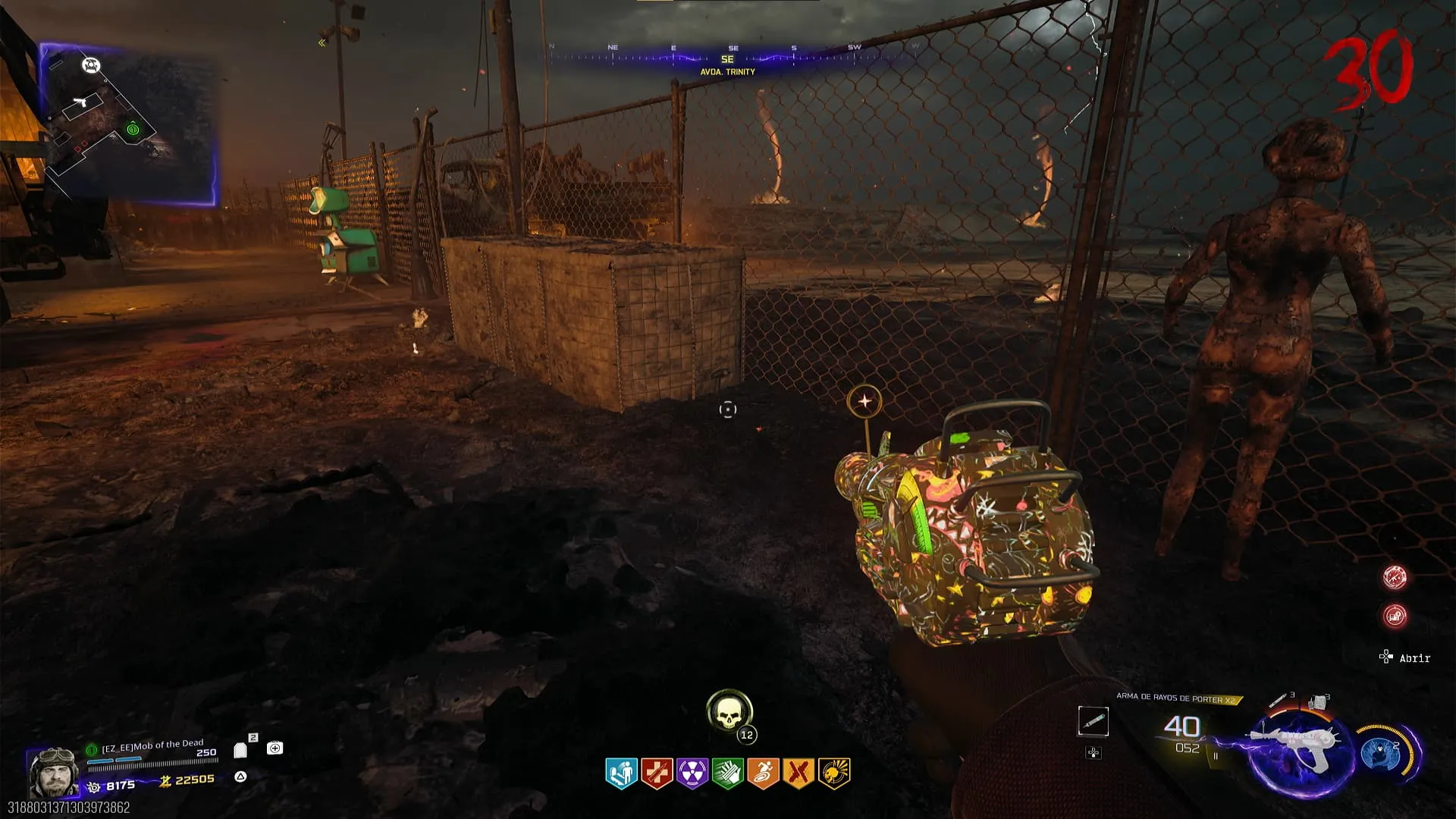
Task: Click the self-revive medkit icon
Action: 275,748
